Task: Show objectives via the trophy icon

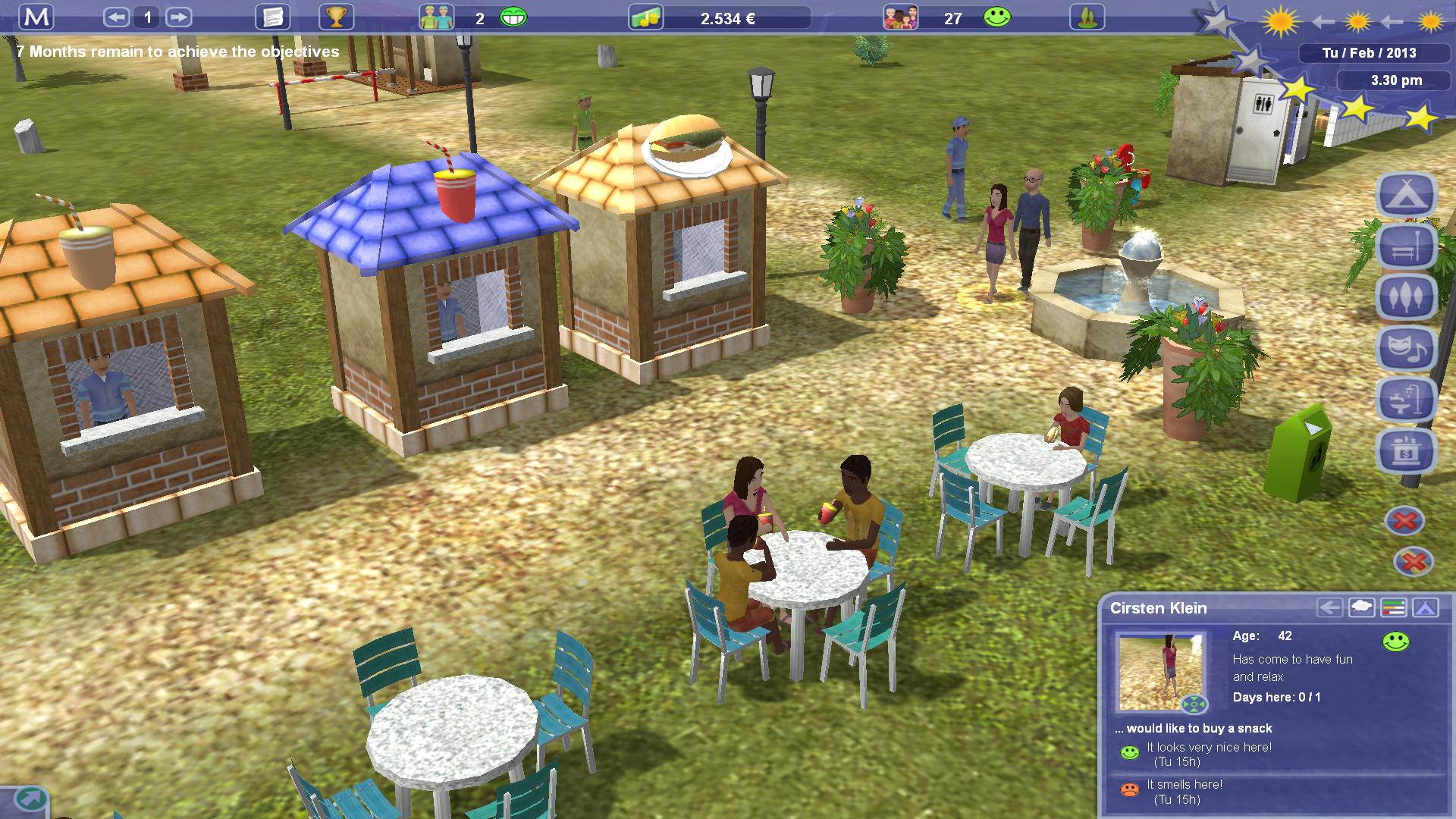Action: (336, 17)
